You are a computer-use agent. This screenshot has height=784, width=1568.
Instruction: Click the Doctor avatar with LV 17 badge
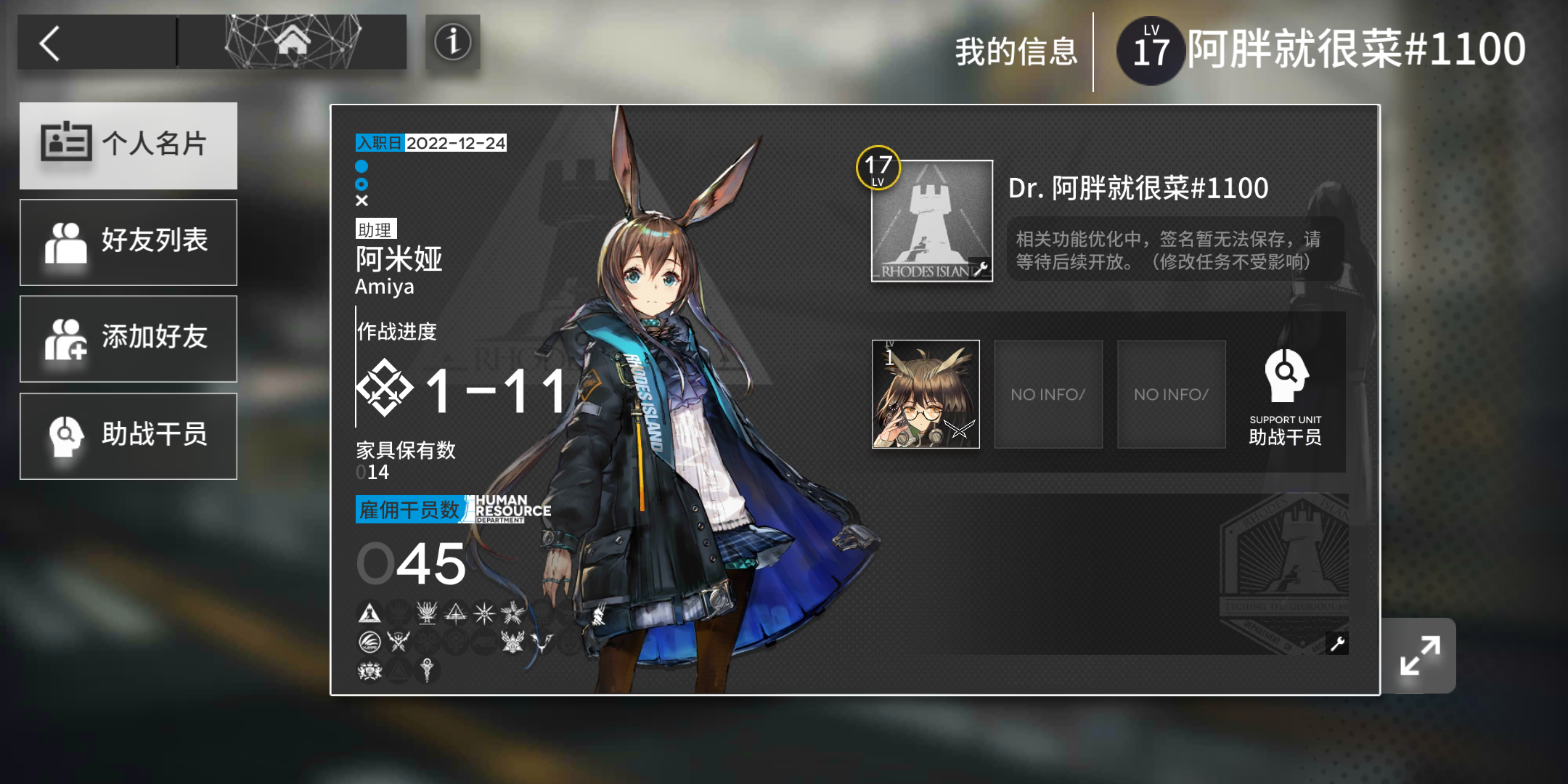click(x=931, y=221)
